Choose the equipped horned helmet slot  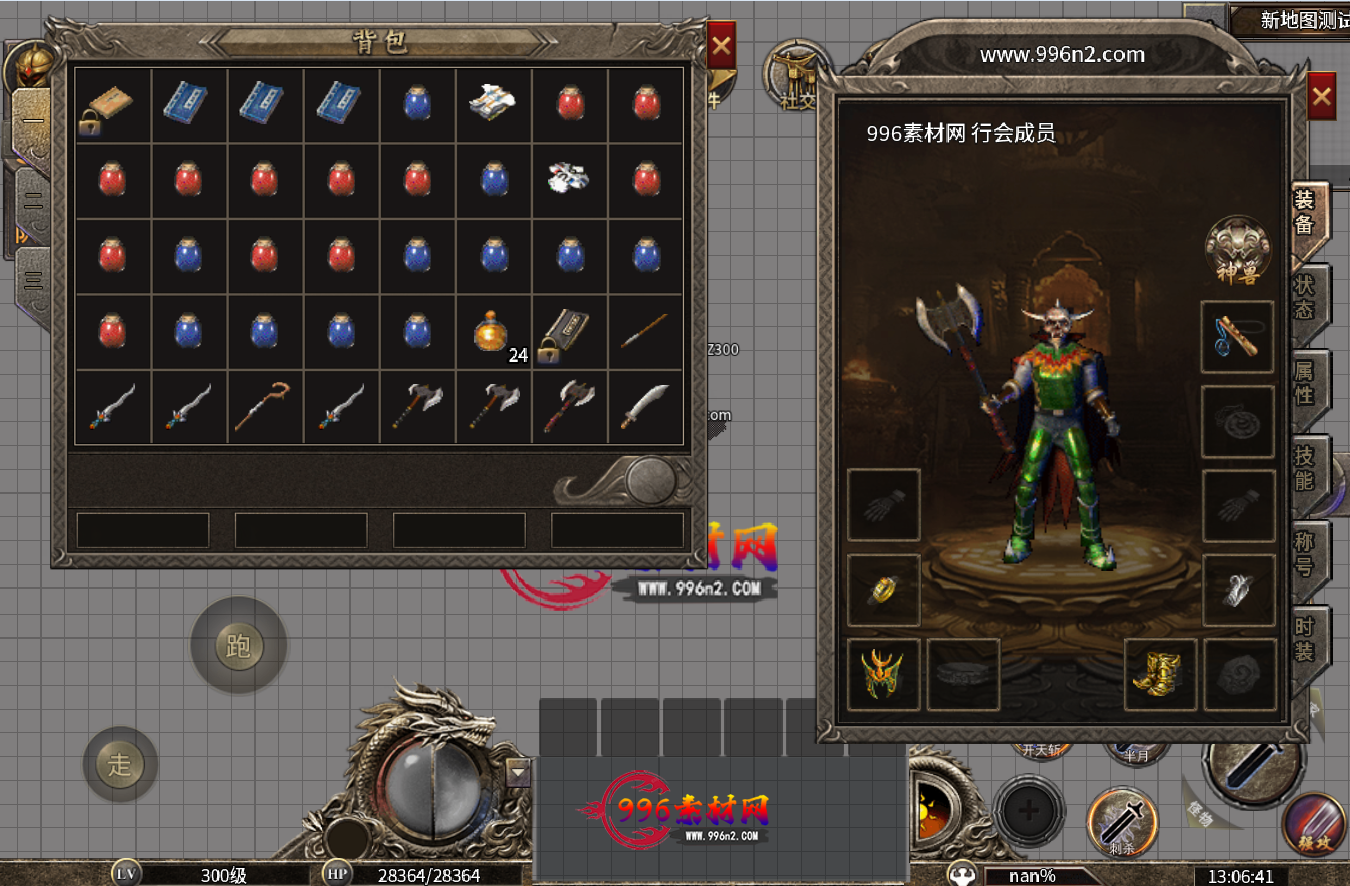[883, 675]
